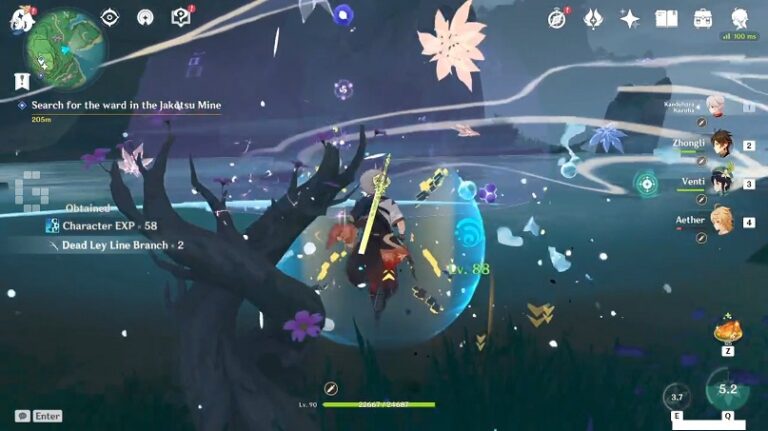Open the inventory backpack
This screenshot has height=431, width=768.
703,18
